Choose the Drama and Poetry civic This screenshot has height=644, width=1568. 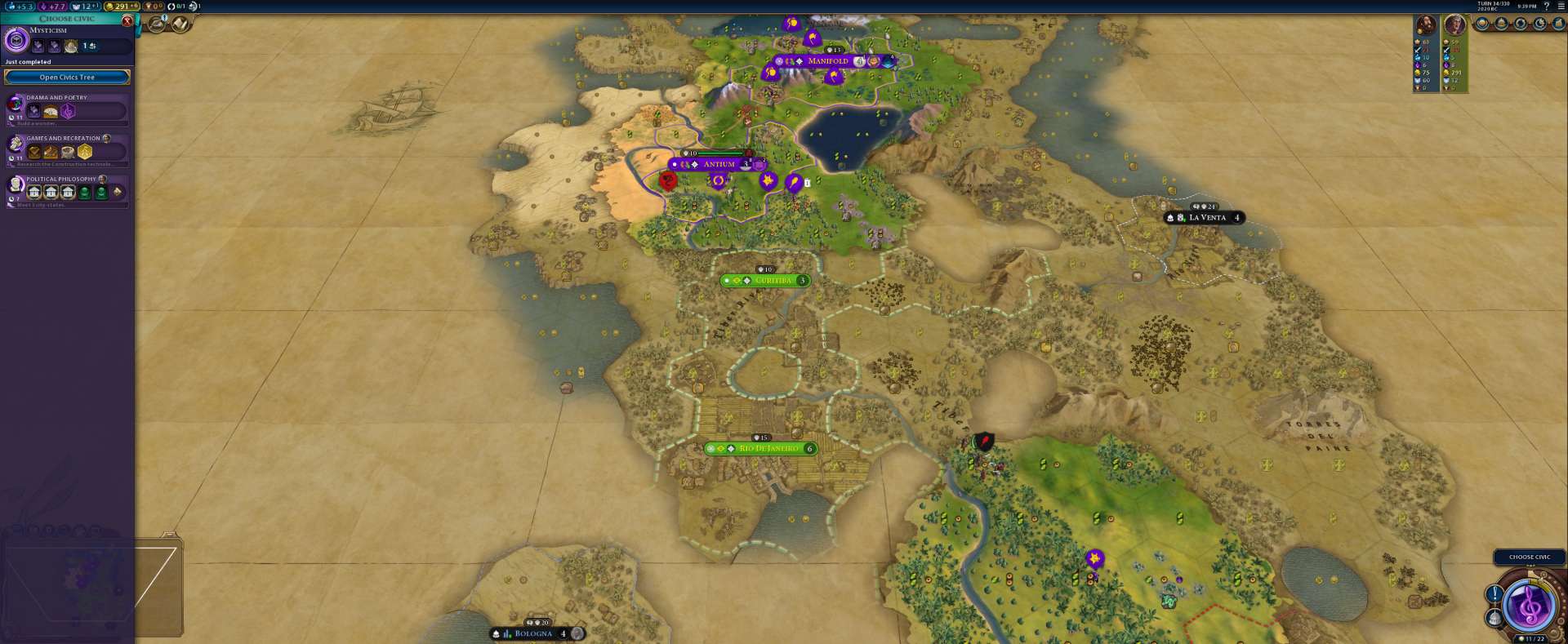click(67, 109)
